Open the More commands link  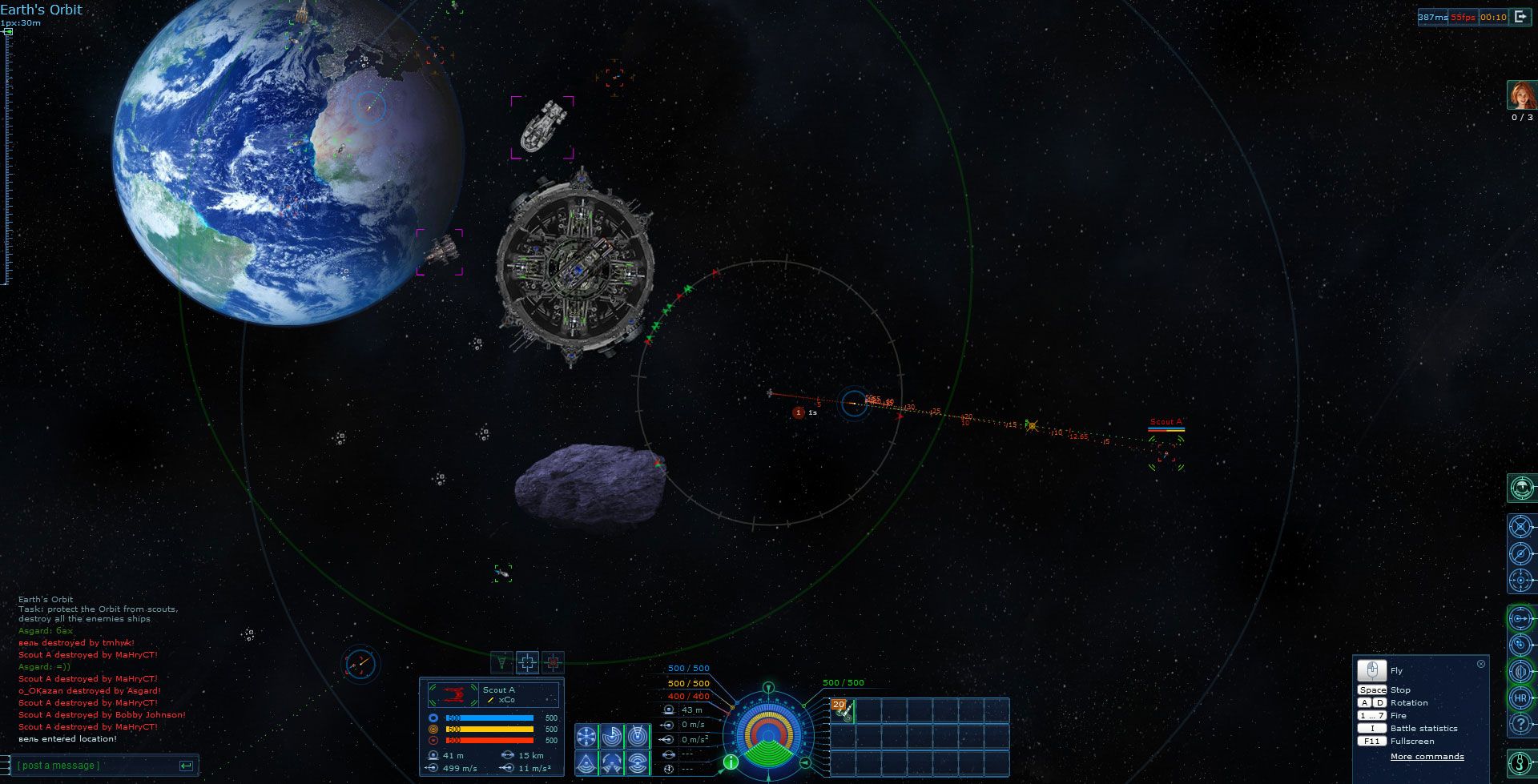1427,757
